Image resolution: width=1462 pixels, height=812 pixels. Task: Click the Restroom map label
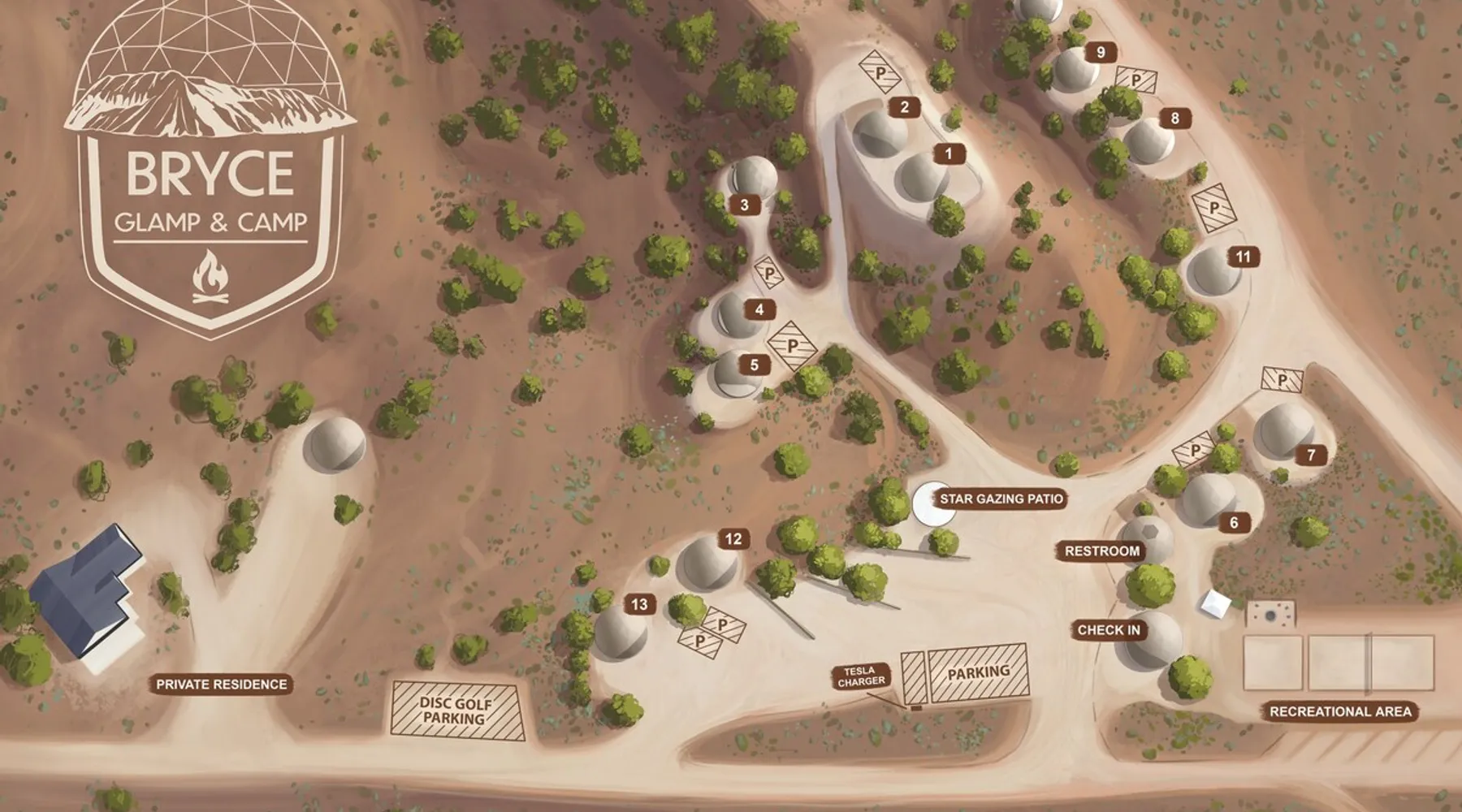[1102, 551]
